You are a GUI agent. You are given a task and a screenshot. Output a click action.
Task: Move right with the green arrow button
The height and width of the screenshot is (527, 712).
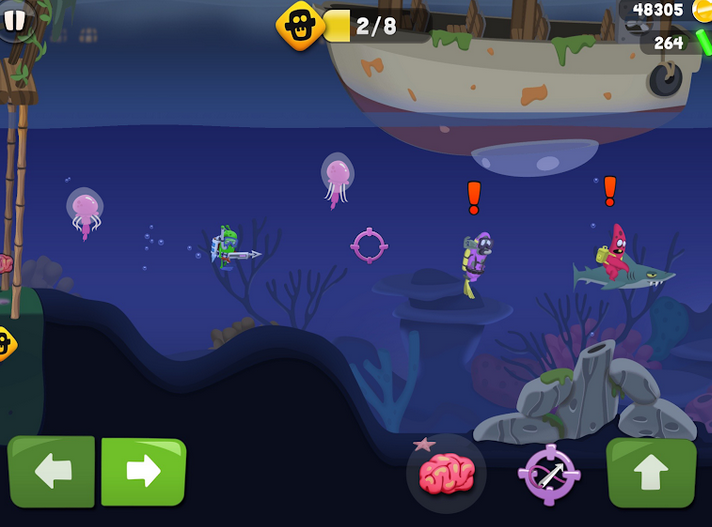[143, 471]
